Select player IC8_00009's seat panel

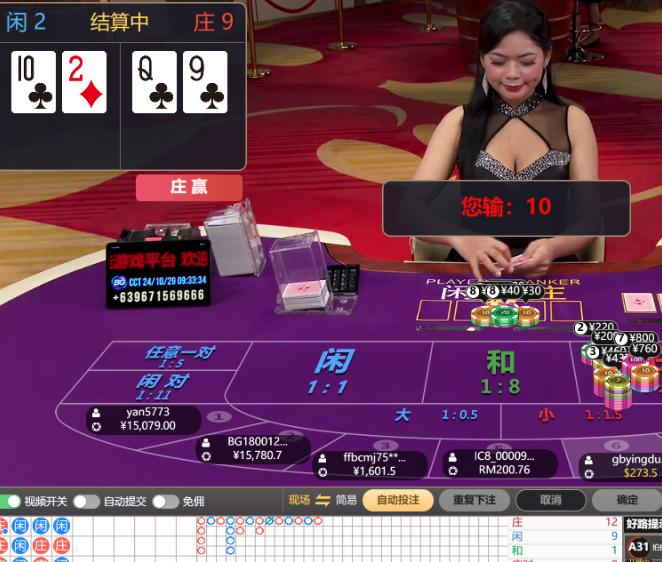pos(500,463)
